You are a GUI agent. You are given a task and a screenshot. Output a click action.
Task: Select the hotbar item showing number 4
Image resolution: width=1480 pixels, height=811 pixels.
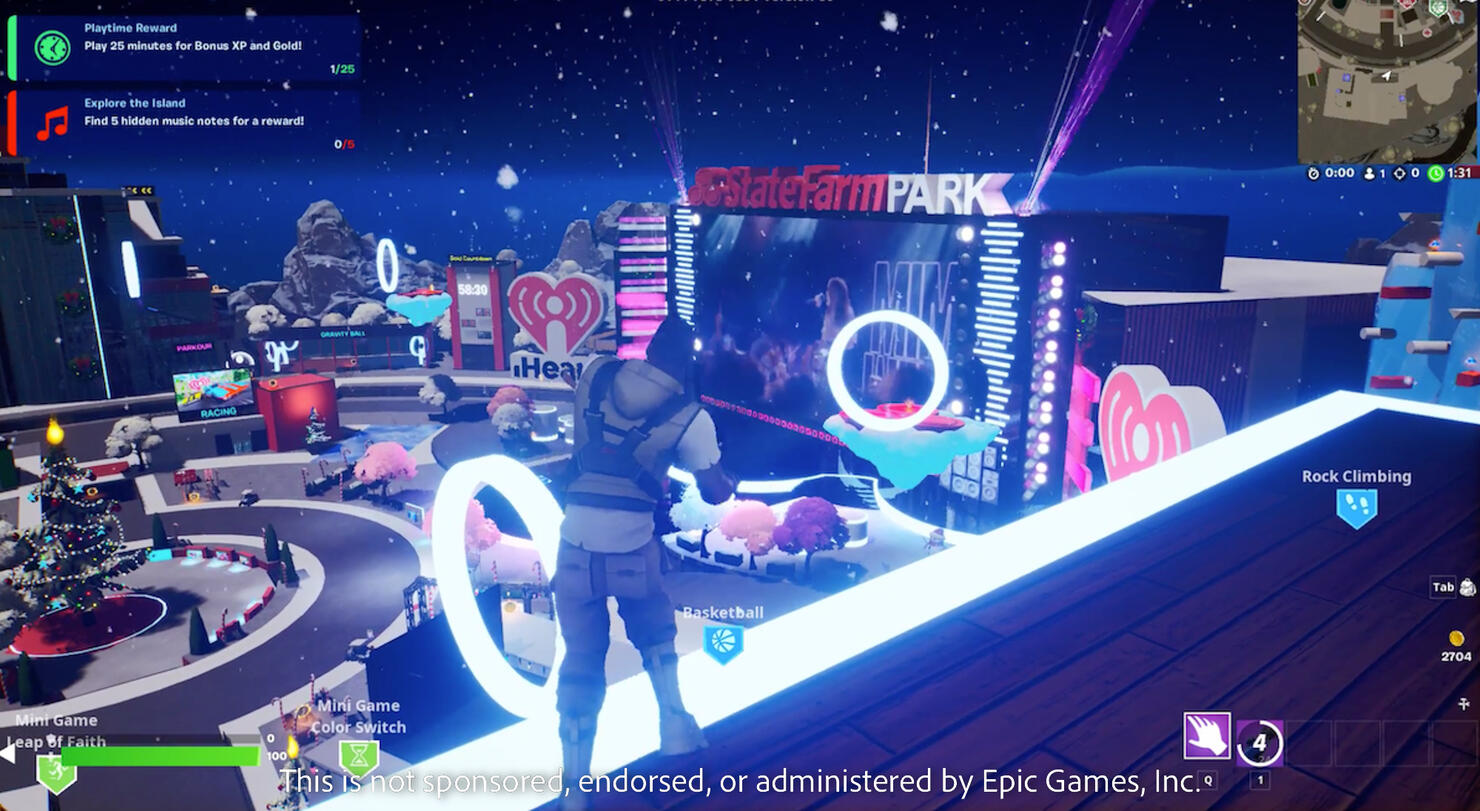coord(1259,743)
